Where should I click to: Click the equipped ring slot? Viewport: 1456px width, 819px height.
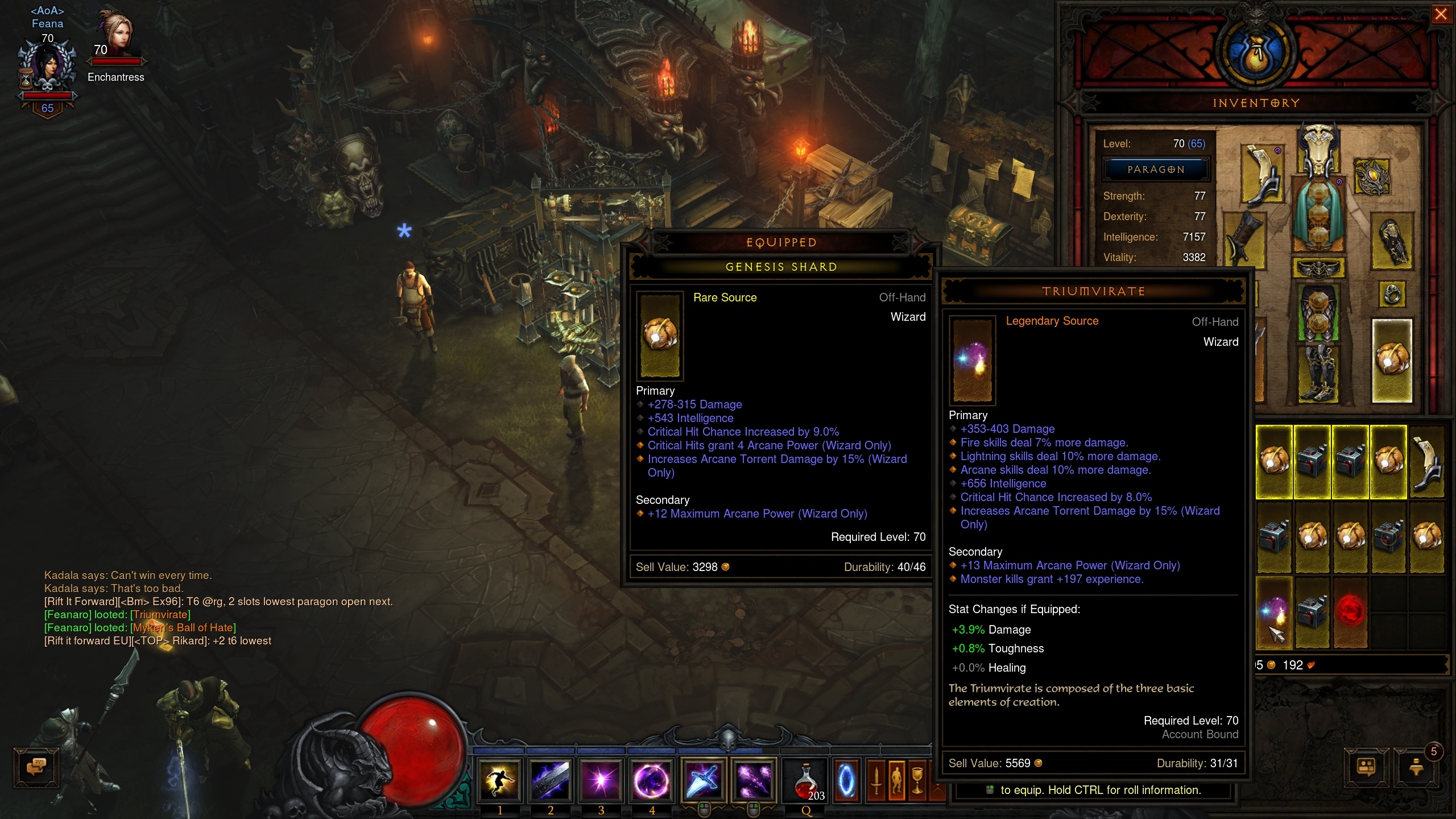point(1392,295)
